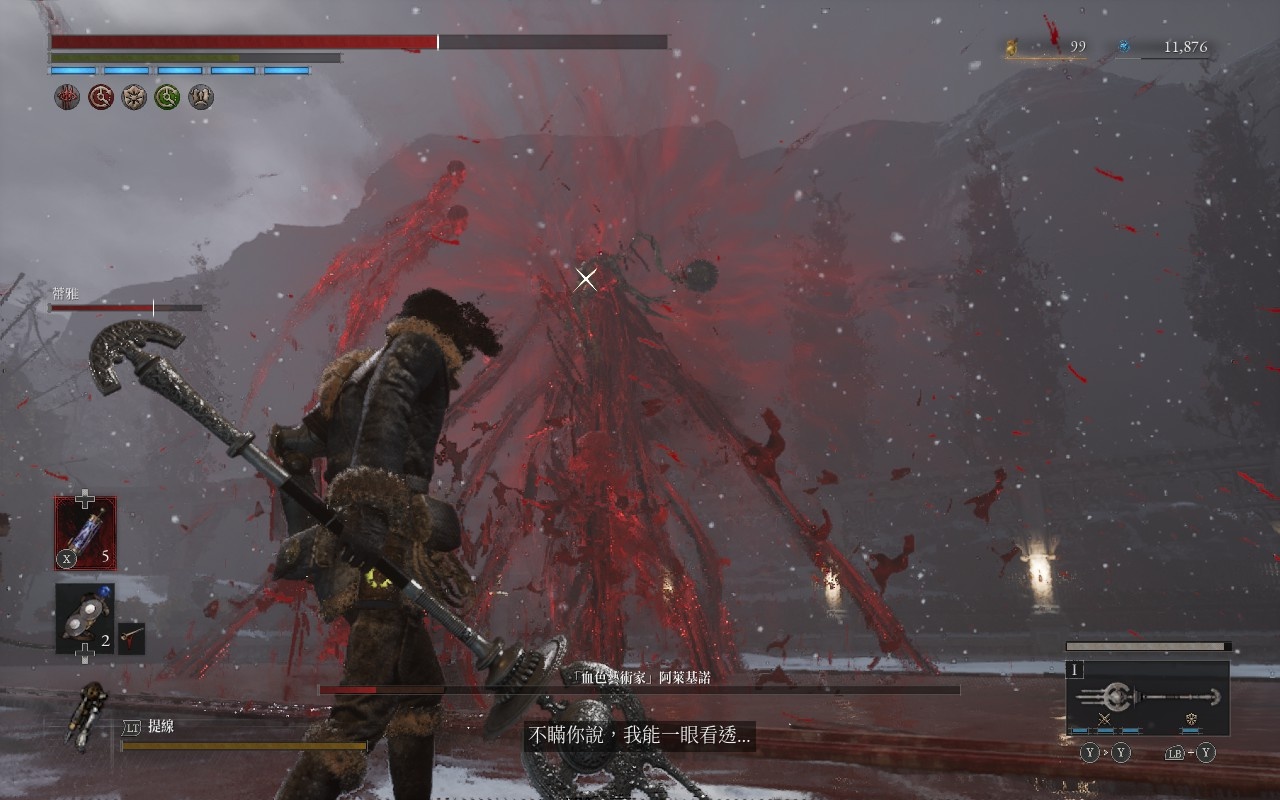The width and height of the screenshot is (1280, 800).
Task: Select the Pulse Cell healing item slot
Action: point(85,533)
